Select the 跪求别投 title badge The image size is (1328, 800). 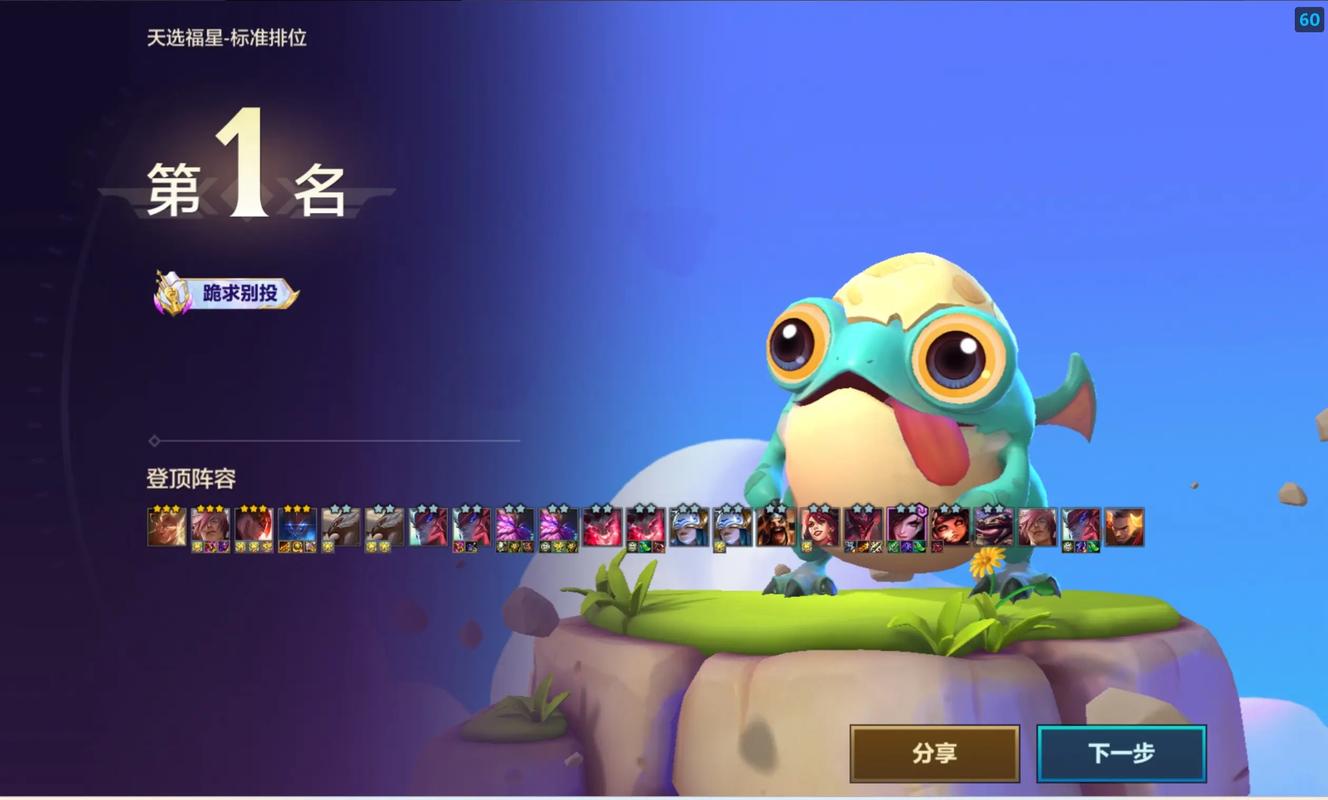[x=227, y=293]
